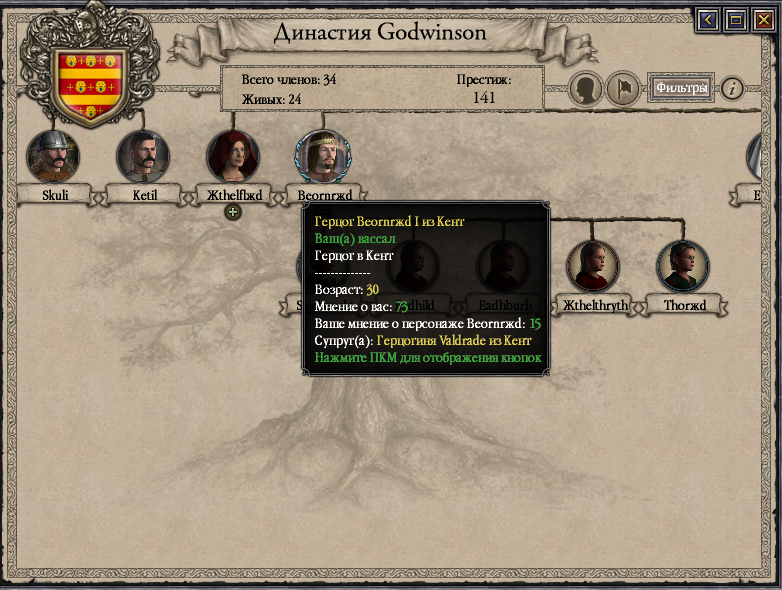Open the info 'i' button
The height and width of the screenshot is (590, 782).
click(x=733, y=89)
